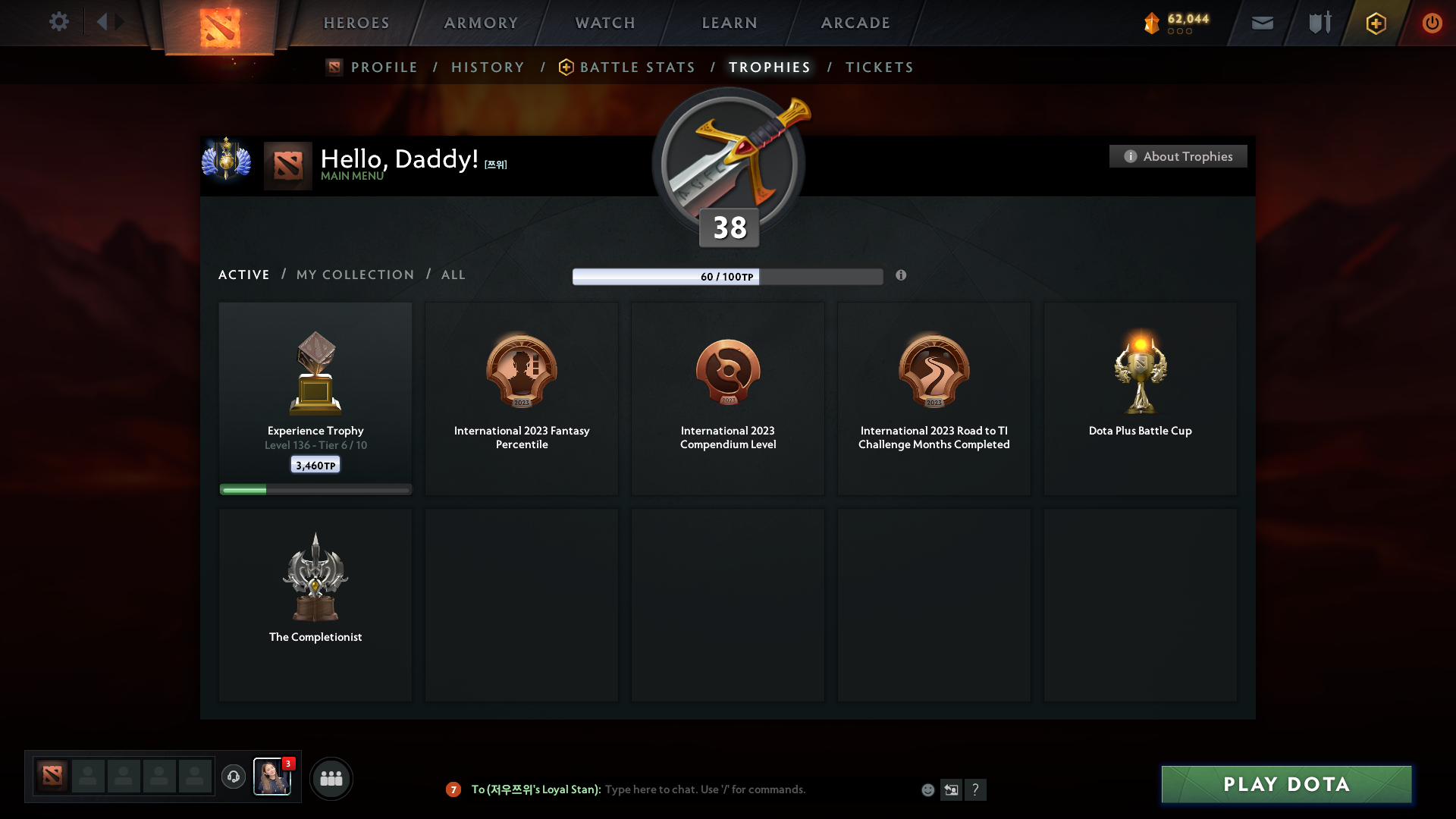This screenshot has height=819, width=1456.
Task: Click the 60/100TP progress bar
Action: (x=728, y=277)
